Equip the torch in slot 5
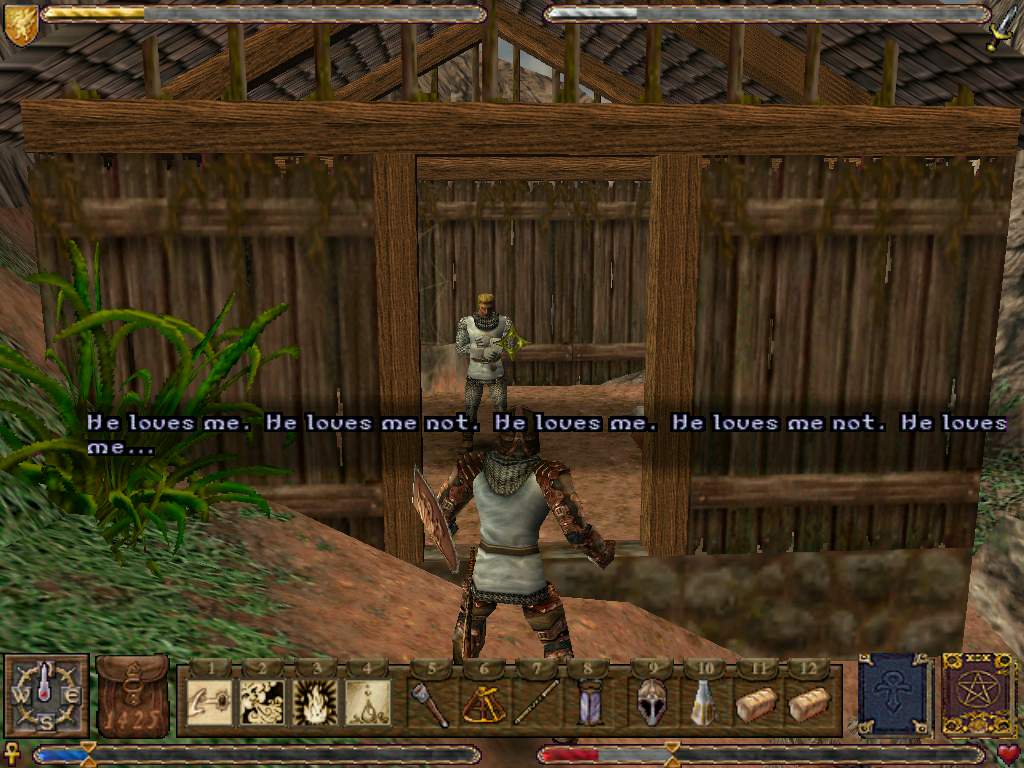This screenshot has width=1024, height=768. (x=430, y=701)
